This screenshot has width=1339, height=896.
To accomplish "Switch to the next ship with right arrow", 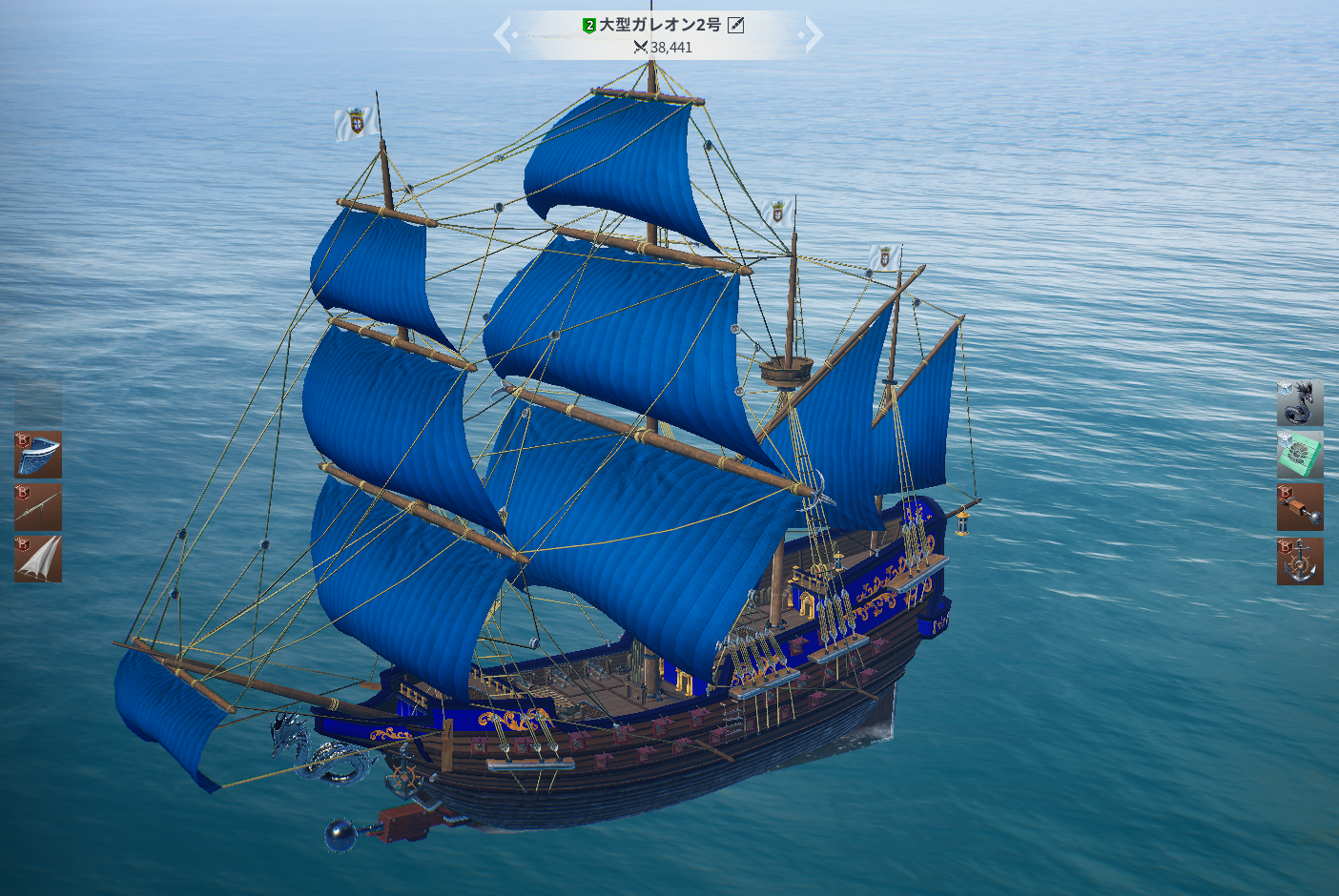I will click(813, 36).
